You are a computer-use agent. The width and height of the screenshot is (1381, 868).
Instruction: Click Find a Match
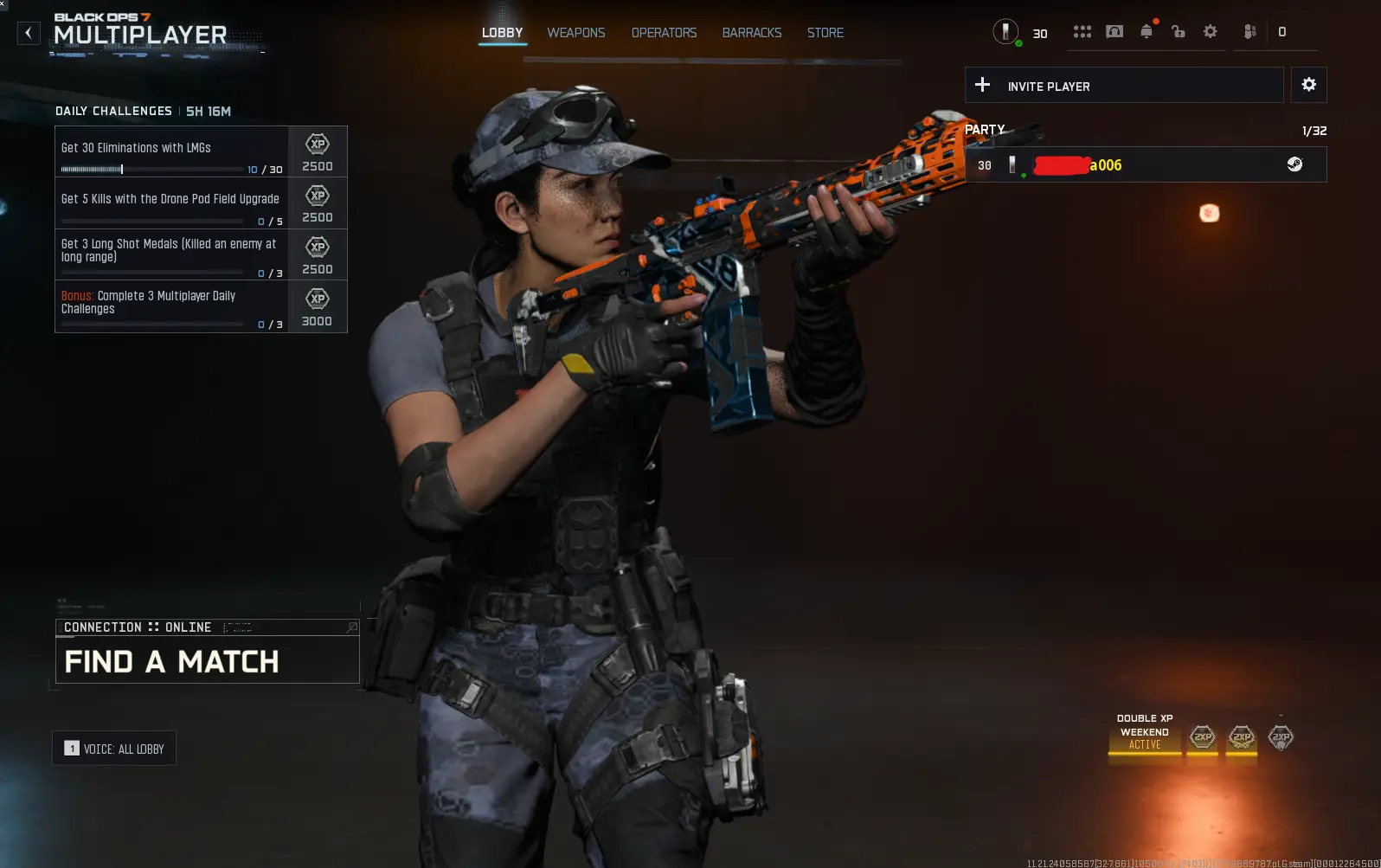pyautogui.click(x=207, y=662)
